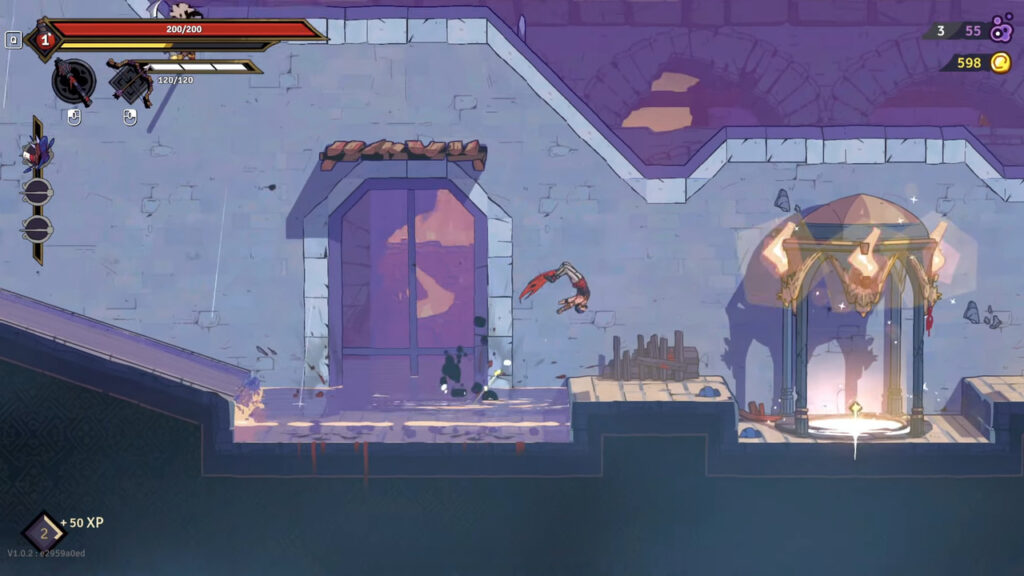Select the bow secondary weapon icon
The image size is (1024, 576).
(x=129, y=81)
